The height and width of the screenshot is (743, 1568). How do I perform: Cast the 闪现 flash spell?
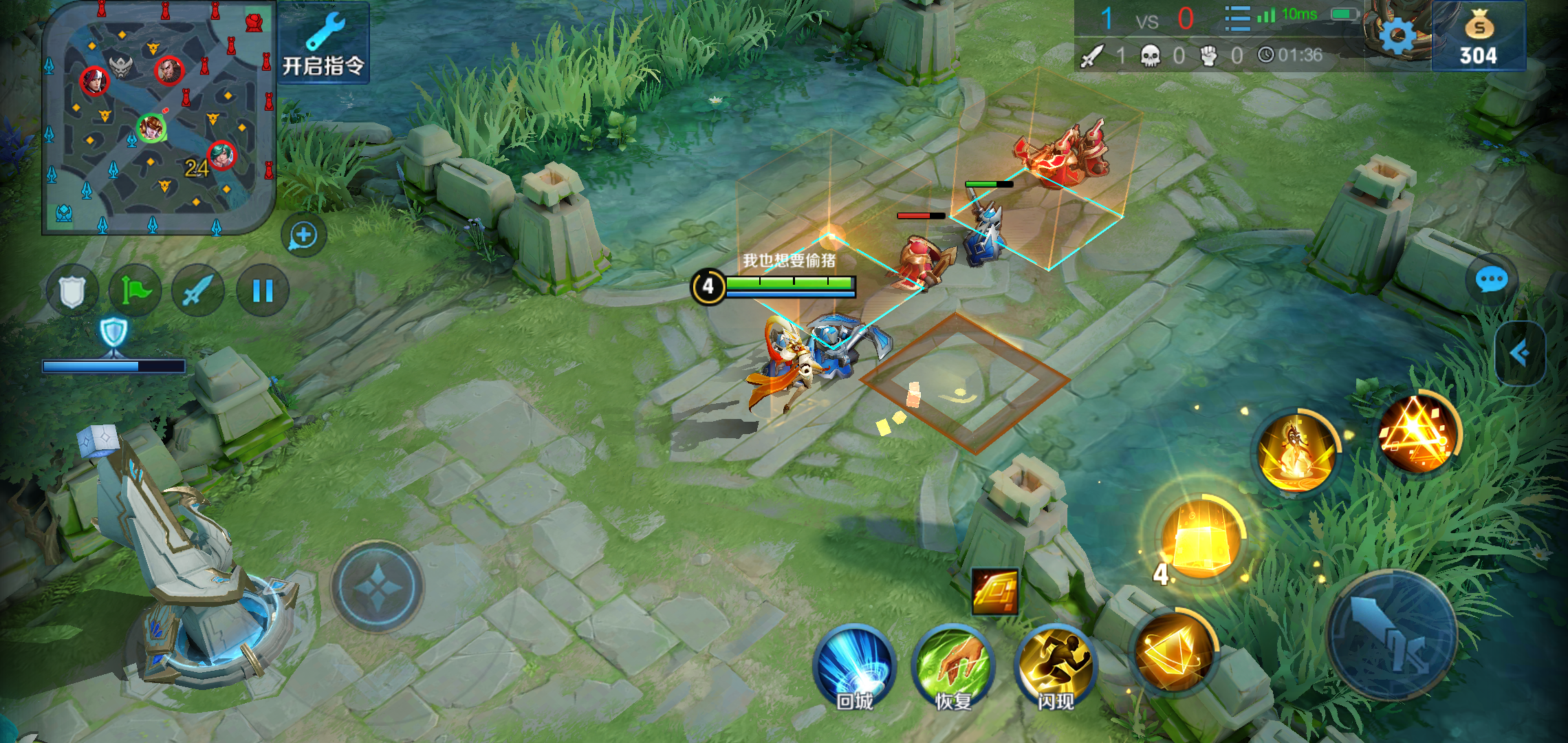coord(1055,667)
